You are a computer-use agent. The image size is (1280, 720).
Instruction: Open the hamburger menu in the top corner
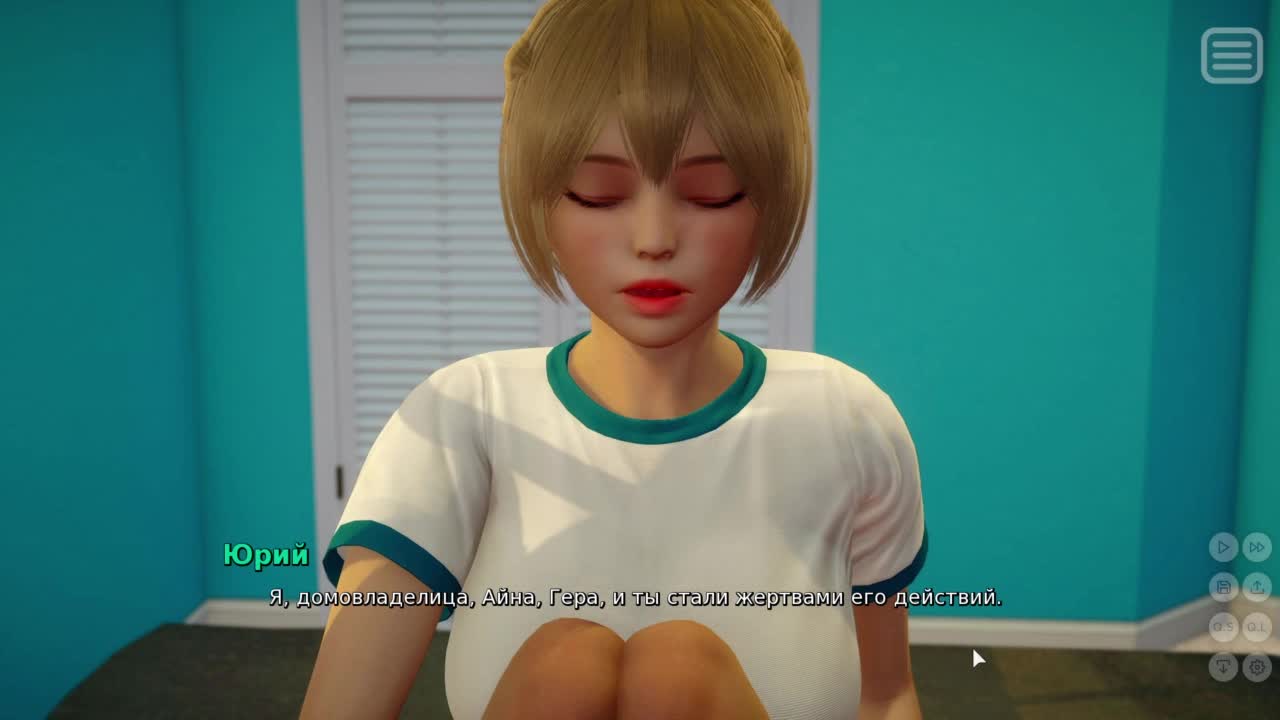[x=1231, y=55]
